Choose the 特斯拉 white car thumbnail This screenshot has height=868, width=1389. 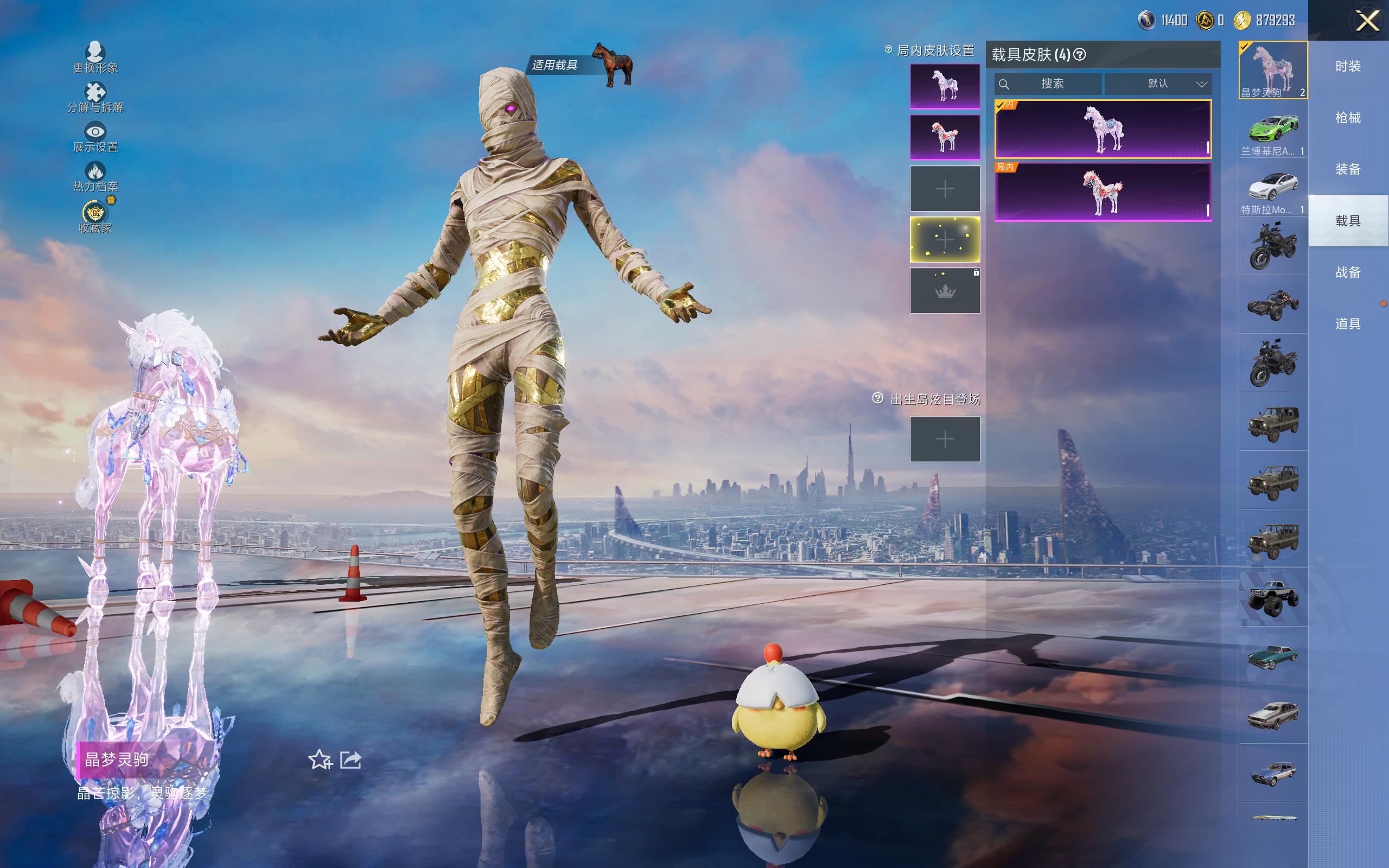1272,188
